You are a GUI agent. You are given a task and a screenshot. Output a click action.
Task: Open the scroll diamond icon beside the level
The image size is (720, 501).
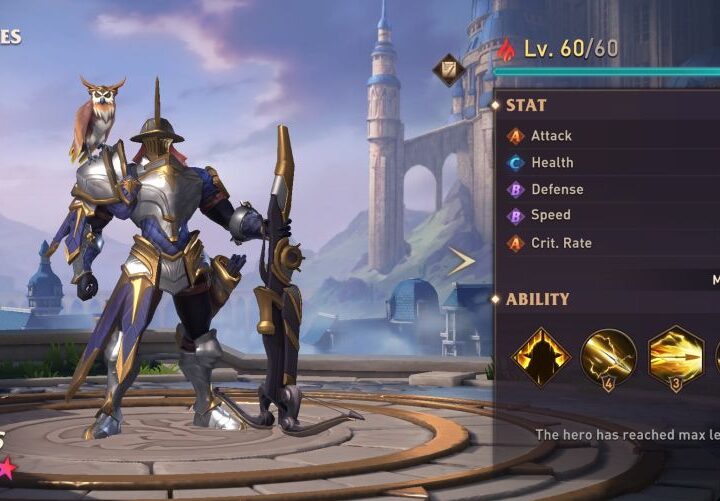(447, 69)
